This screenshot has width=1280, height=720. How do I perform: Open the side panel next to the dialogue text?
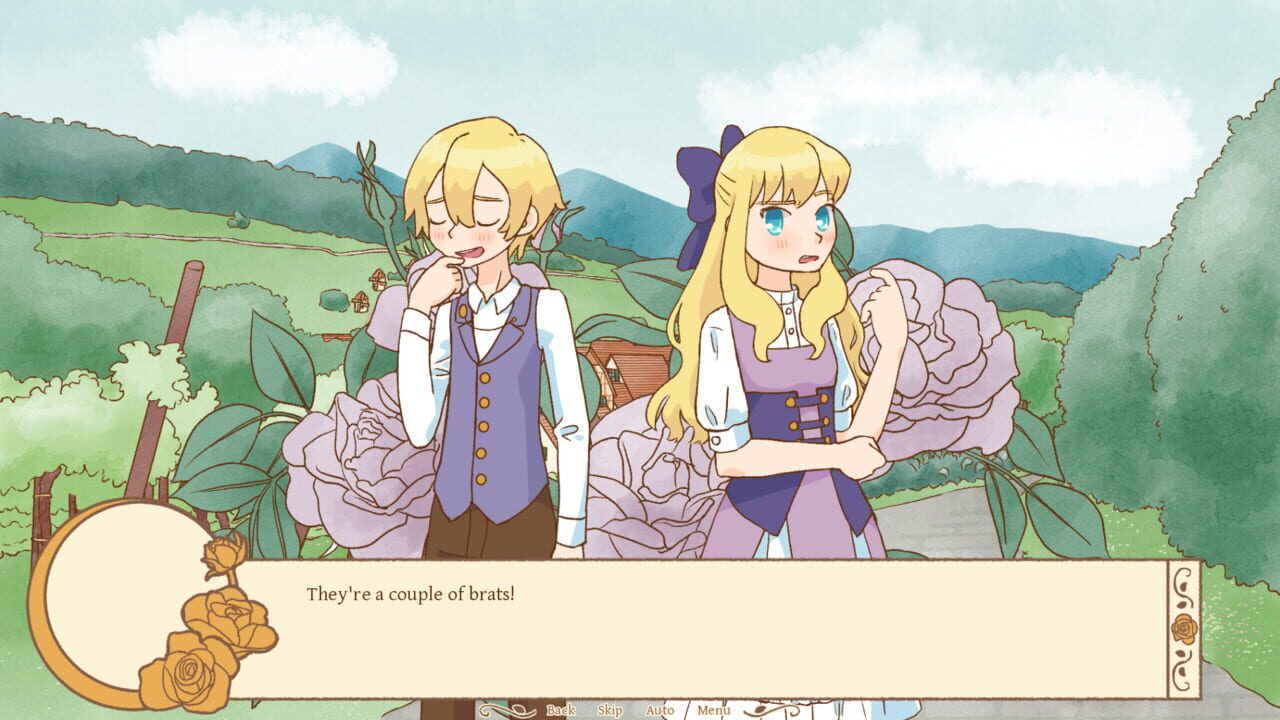point(1184,627)
